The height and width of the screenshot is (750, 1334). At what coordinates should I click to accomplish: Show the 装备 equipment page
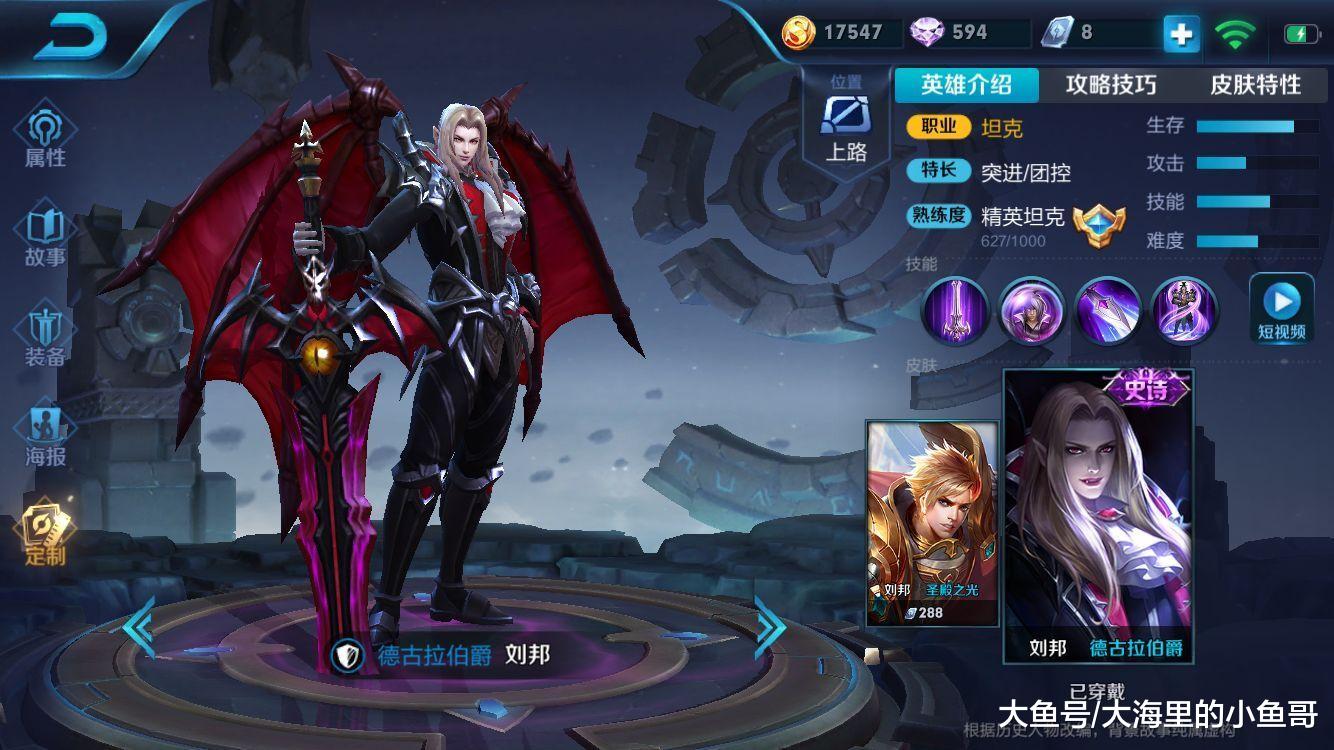[45, 338]
